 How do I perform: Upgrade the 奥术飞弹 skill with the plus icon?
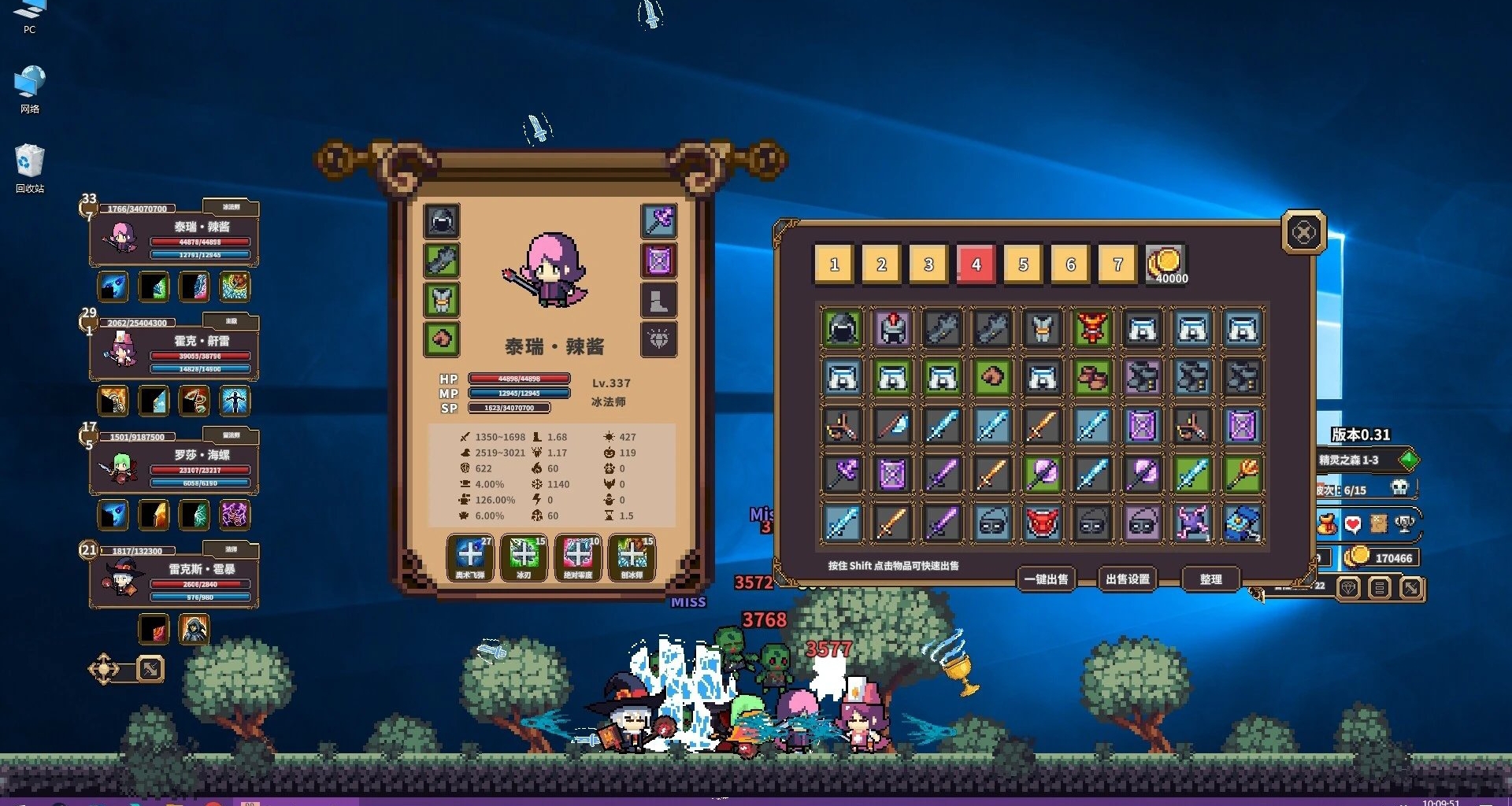tap(471, 555)
